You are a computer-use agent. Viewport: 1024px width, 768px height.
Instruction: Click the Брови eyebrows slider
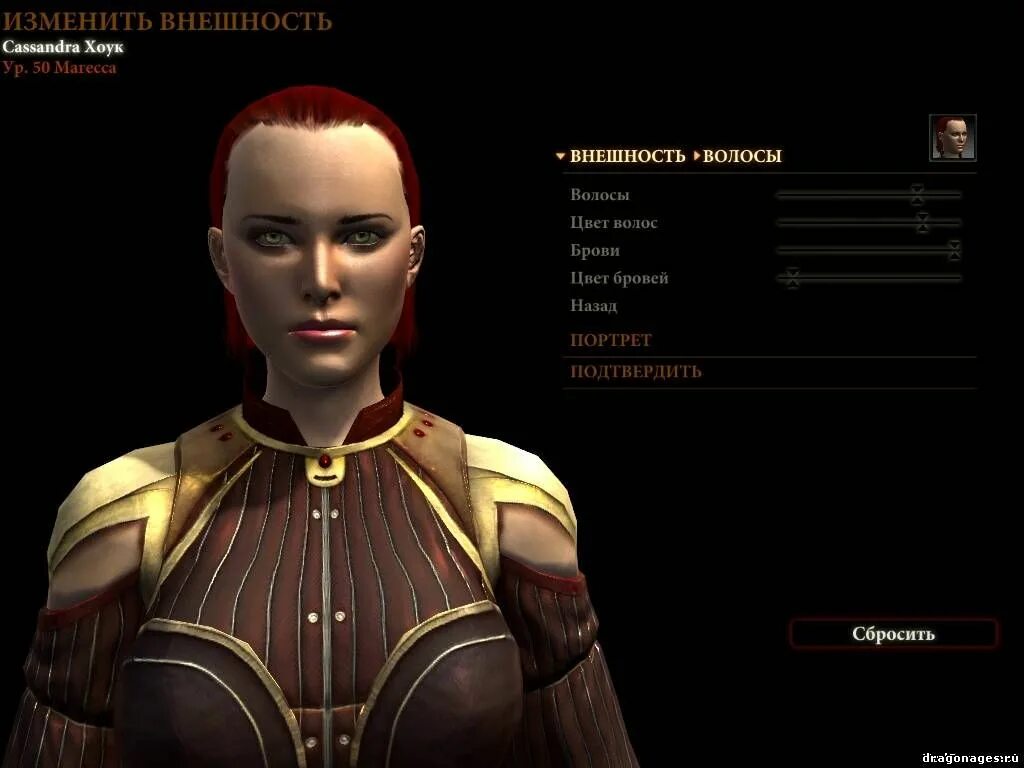(954, 250)
